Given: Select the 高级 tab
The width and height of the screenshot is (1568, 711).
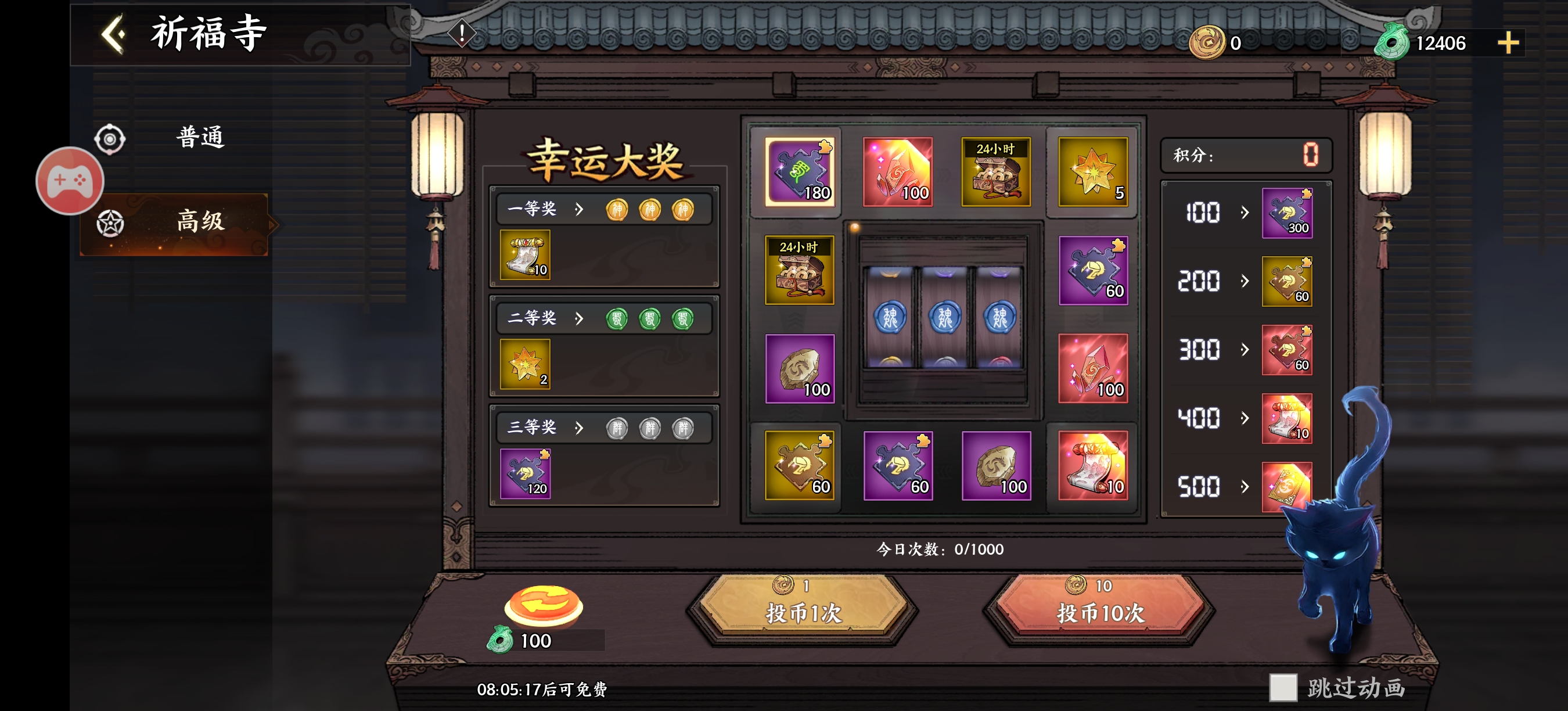Looking at the screenshot, I should pyautogui.click(x=200, y=221).
